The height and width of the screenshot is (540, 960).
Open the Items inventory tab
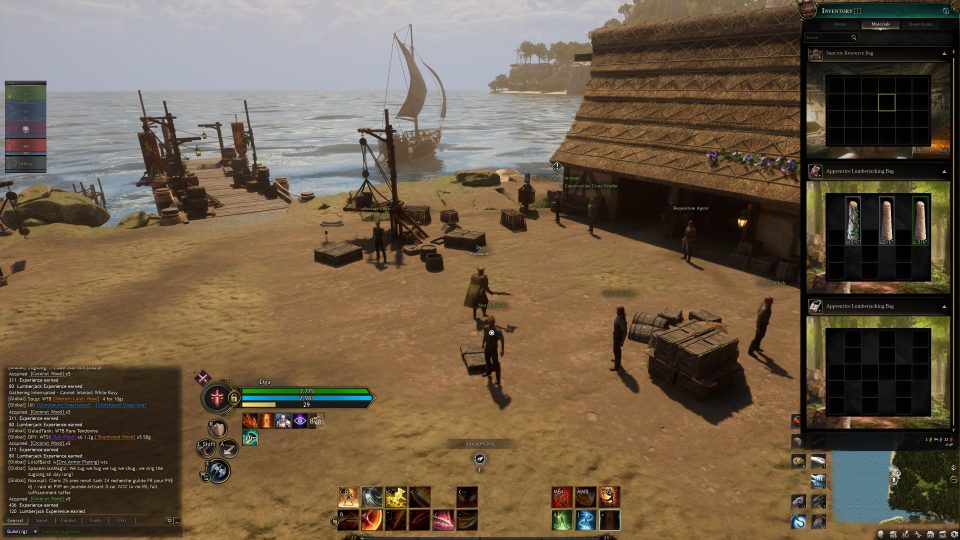840,24
